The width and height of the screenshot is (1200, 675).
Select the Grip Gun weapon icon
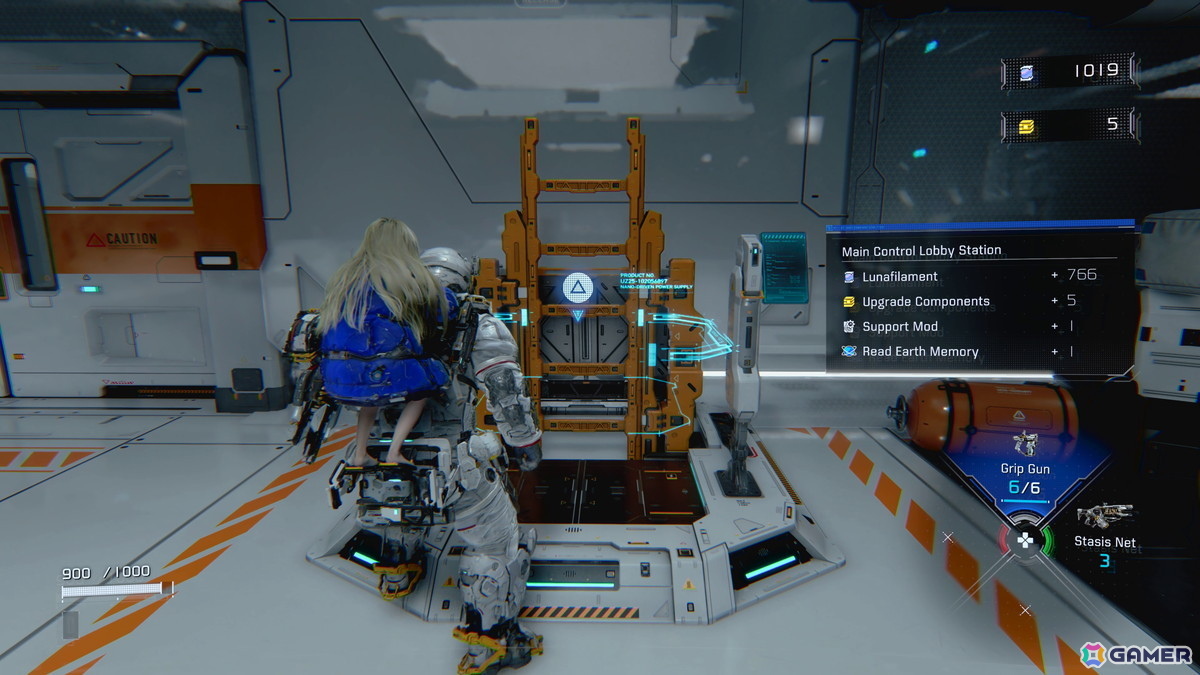[x=1023, y=444]
